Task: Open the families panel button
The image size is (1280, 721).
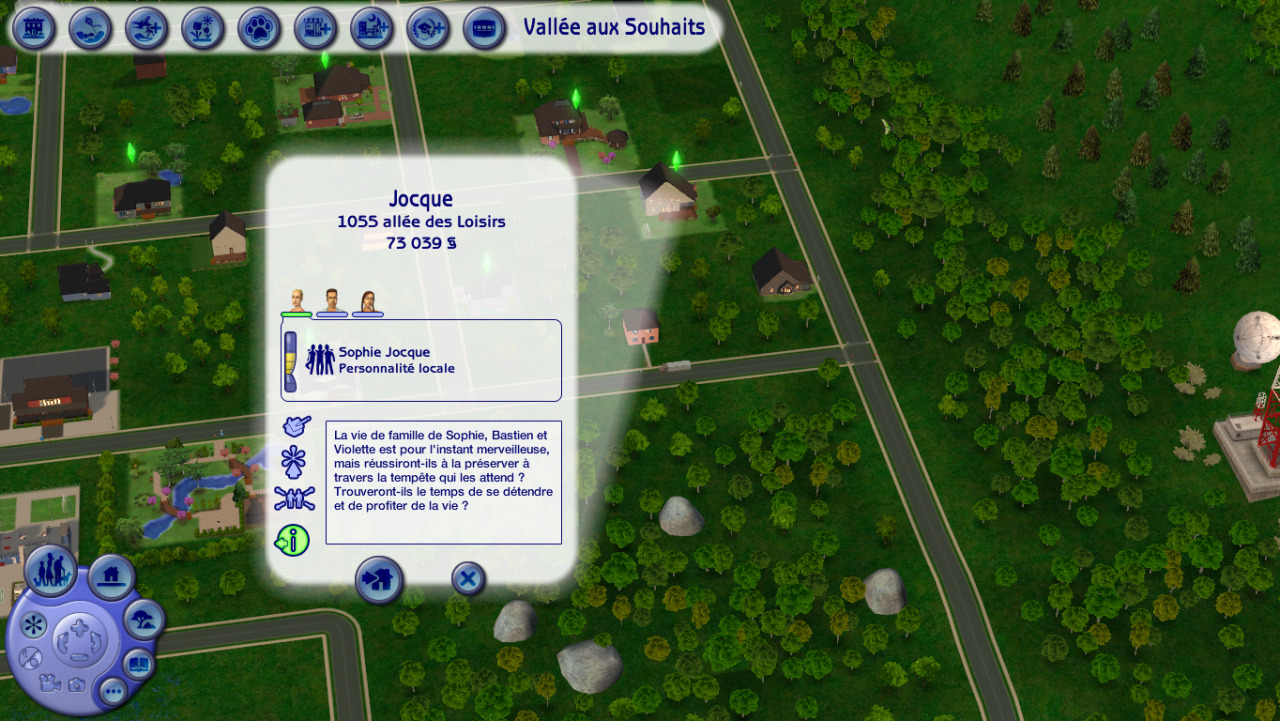Action: point(51,571)
